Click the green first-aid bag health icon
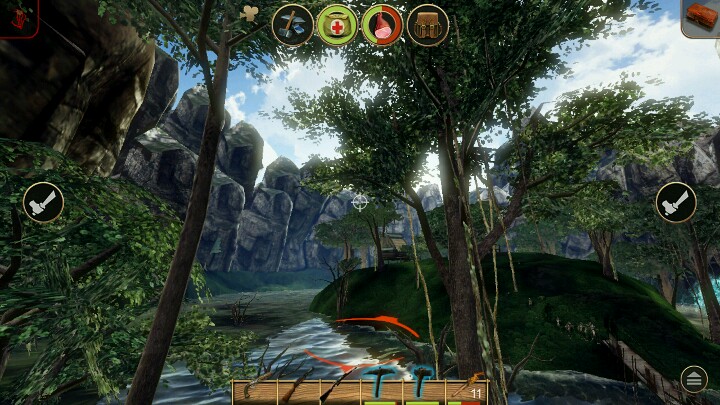 337,24
